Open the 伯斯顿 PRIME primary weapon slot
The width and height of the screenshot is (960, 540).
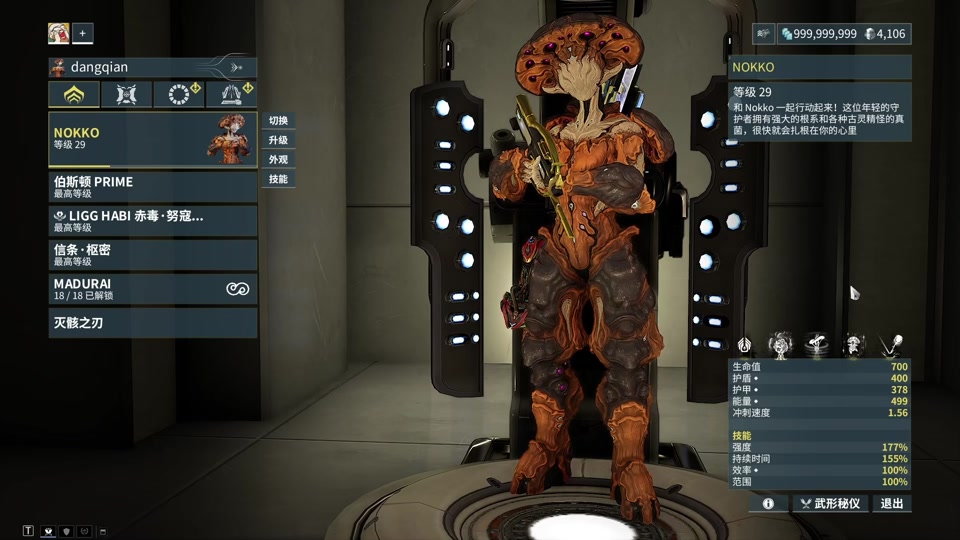tap(152, 187)
